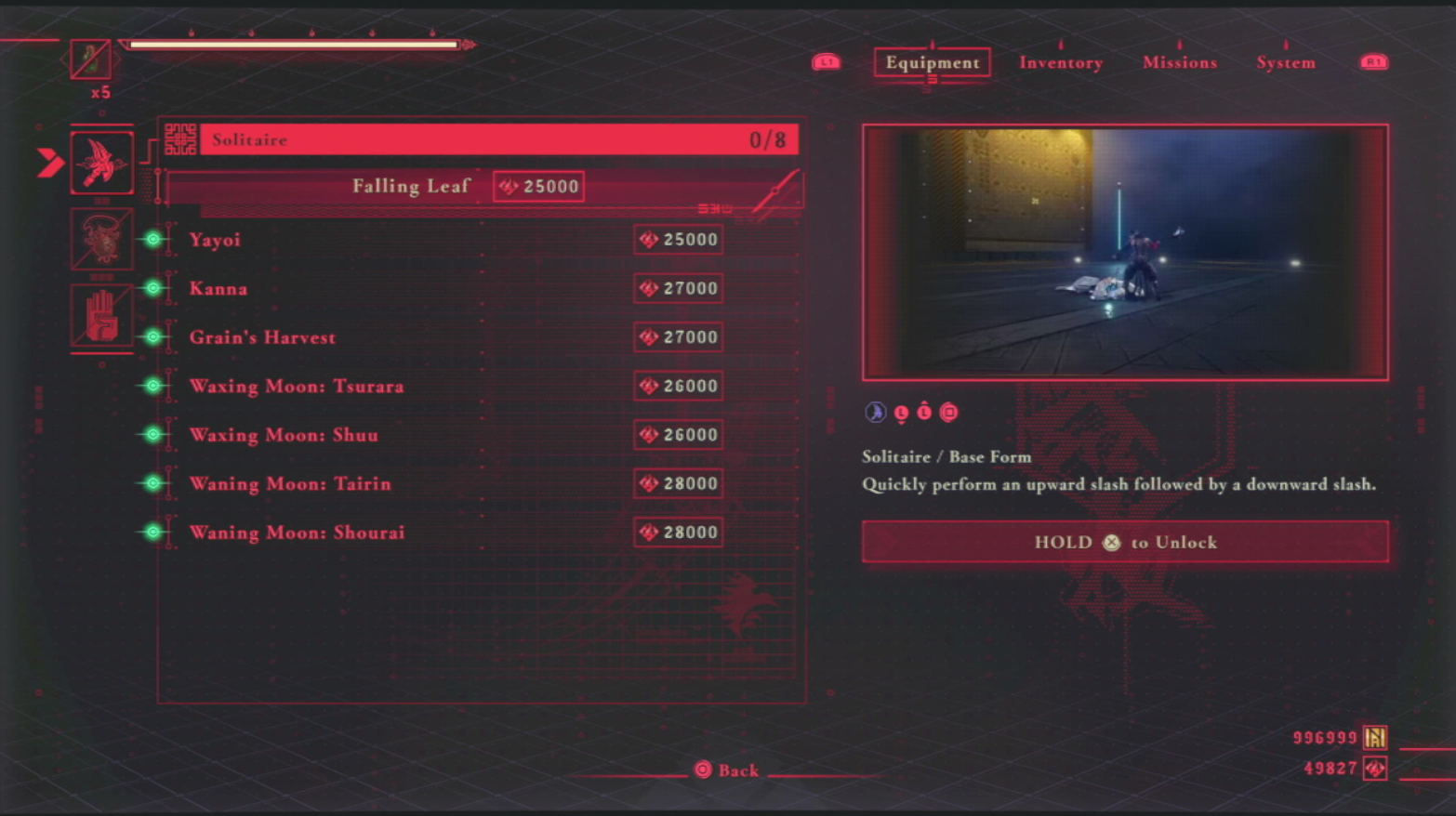Go to the Missions tab

1179,62
